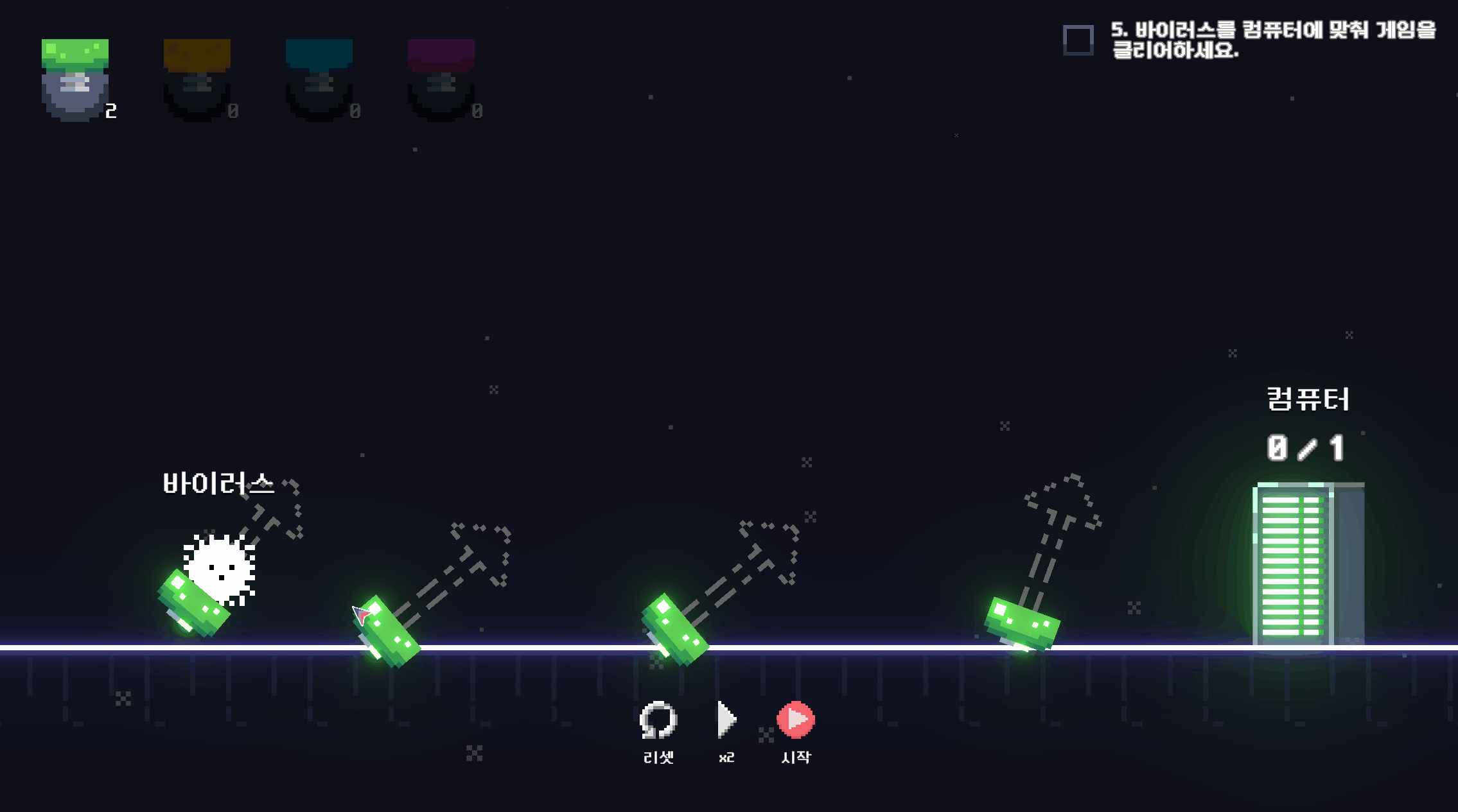Select the magenta bounce pad slot

click(x=441, y=79)
